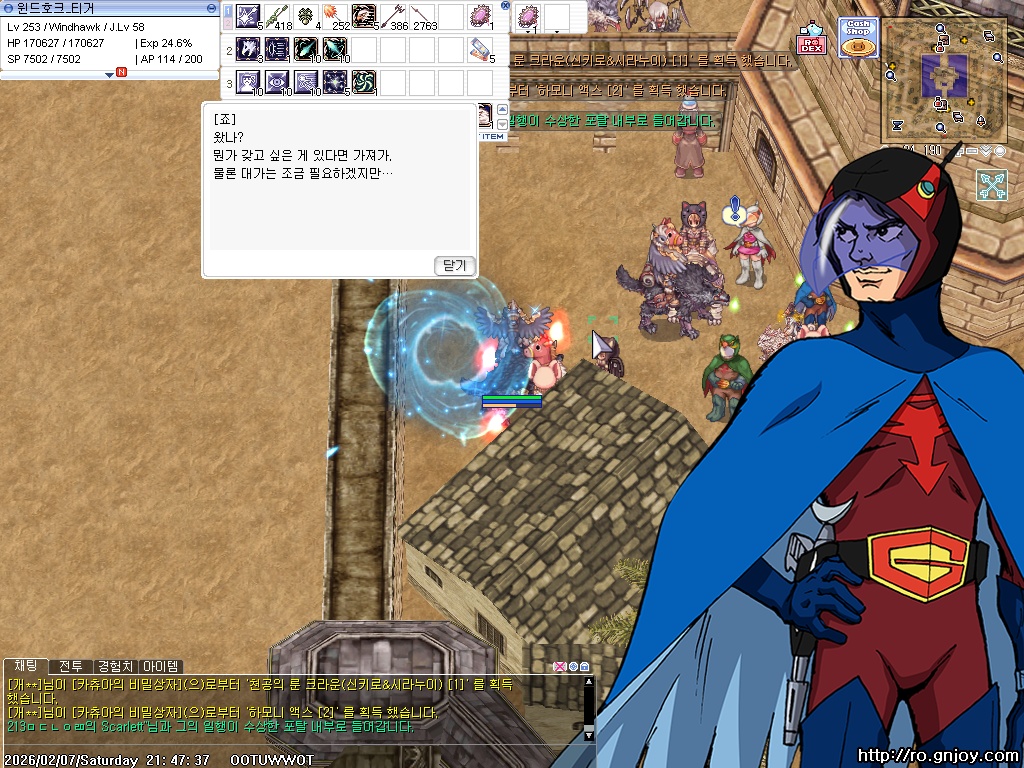The image size is (1024, 768).
Task: Minimize the character status window
Action: coord(211,7)
